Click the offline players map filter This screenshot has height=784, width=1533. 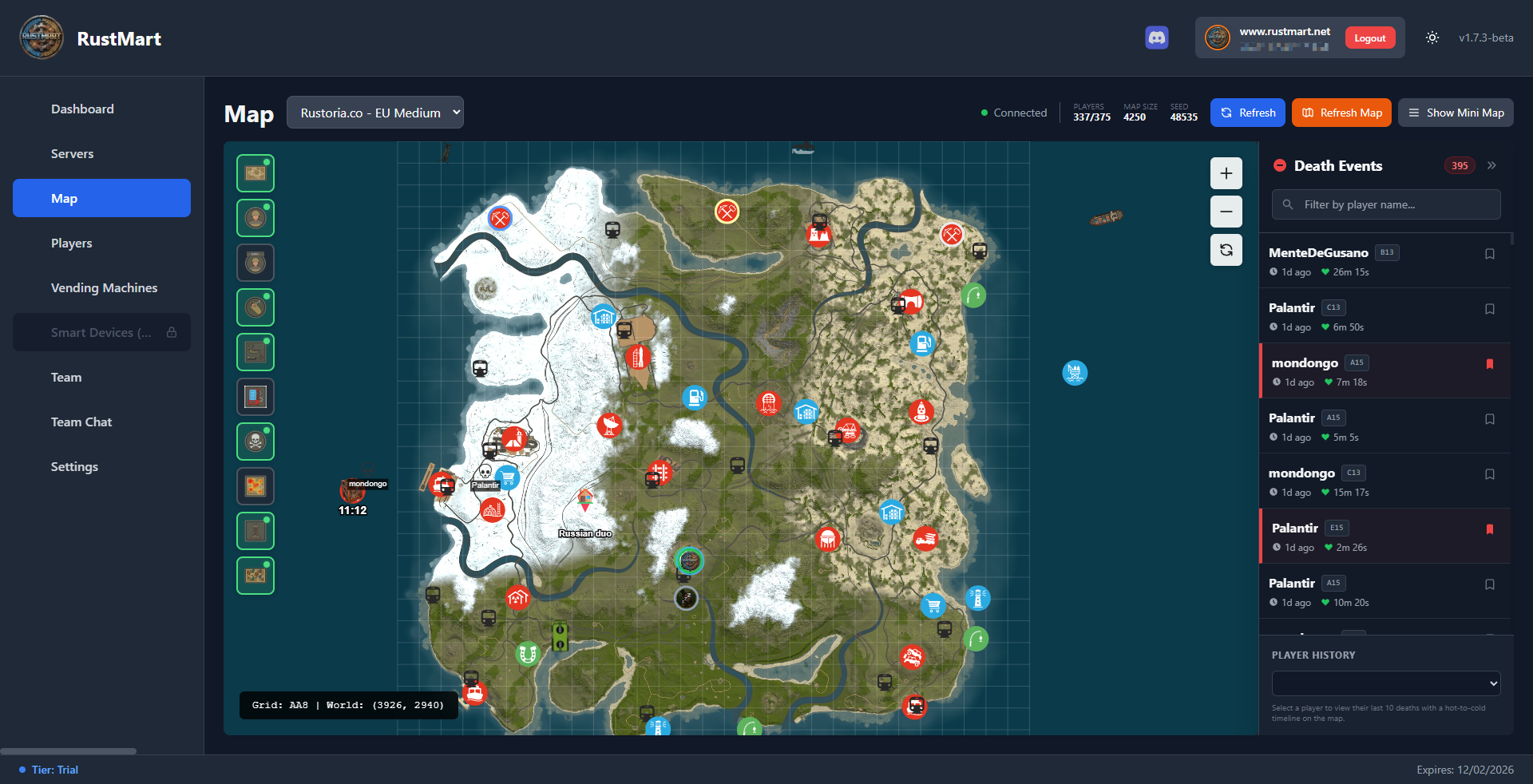point(255,262)
